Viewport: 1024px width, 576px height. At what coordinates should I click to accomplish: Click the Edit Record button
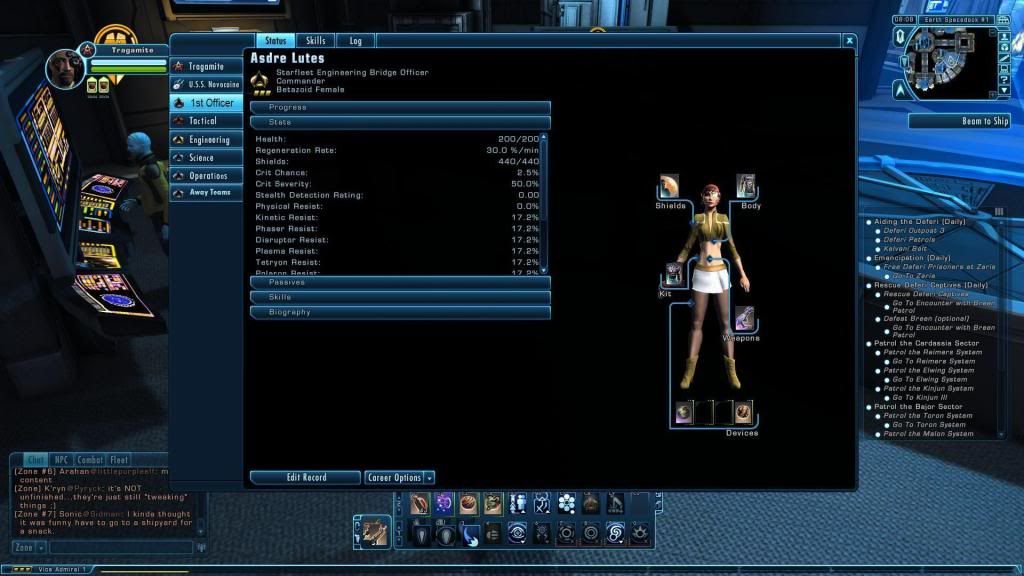point(305,478)
